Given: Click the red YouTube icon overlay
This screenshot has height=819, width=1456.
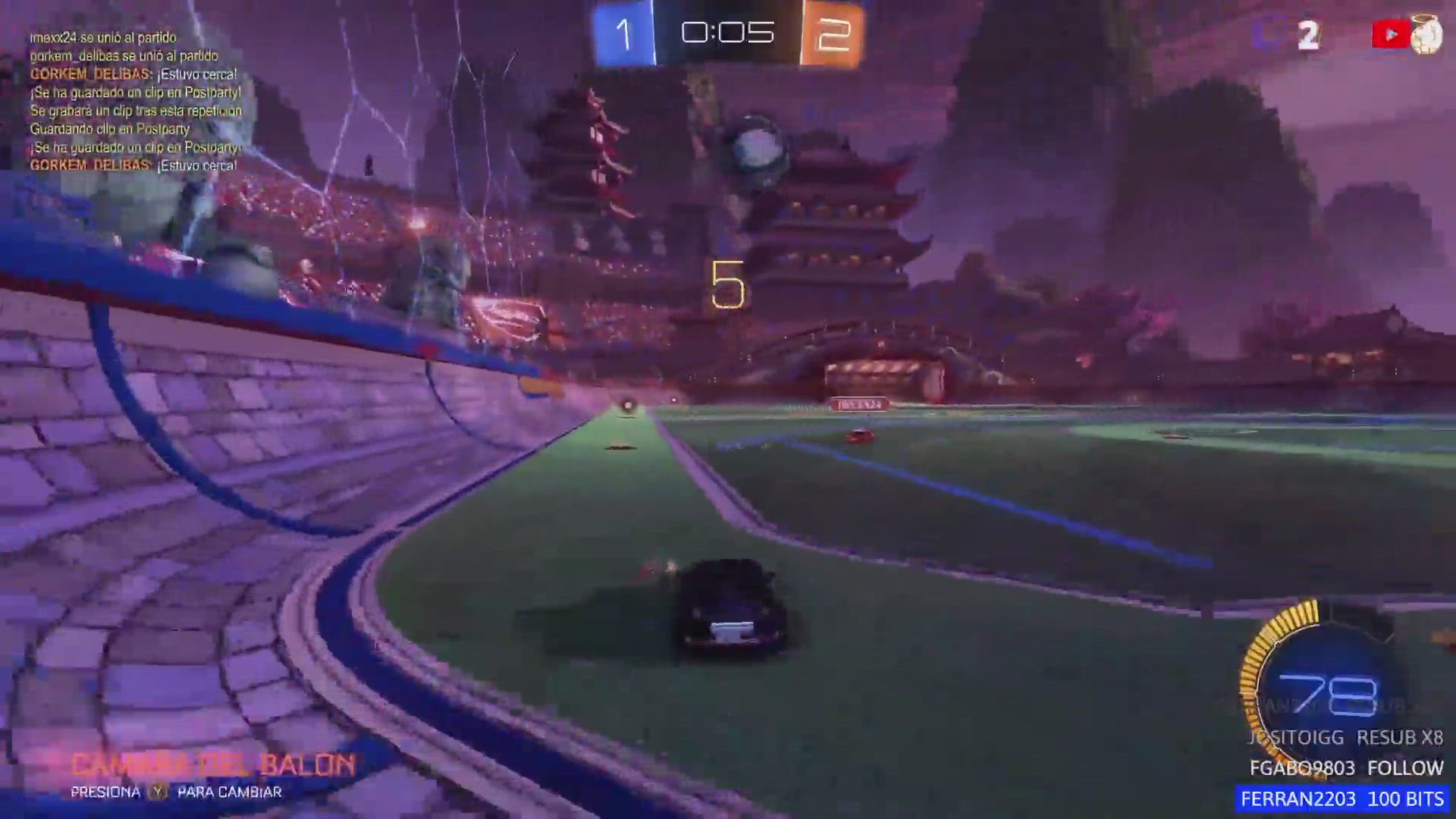Looking at the screenshot, I should (x=1390, y=33).
